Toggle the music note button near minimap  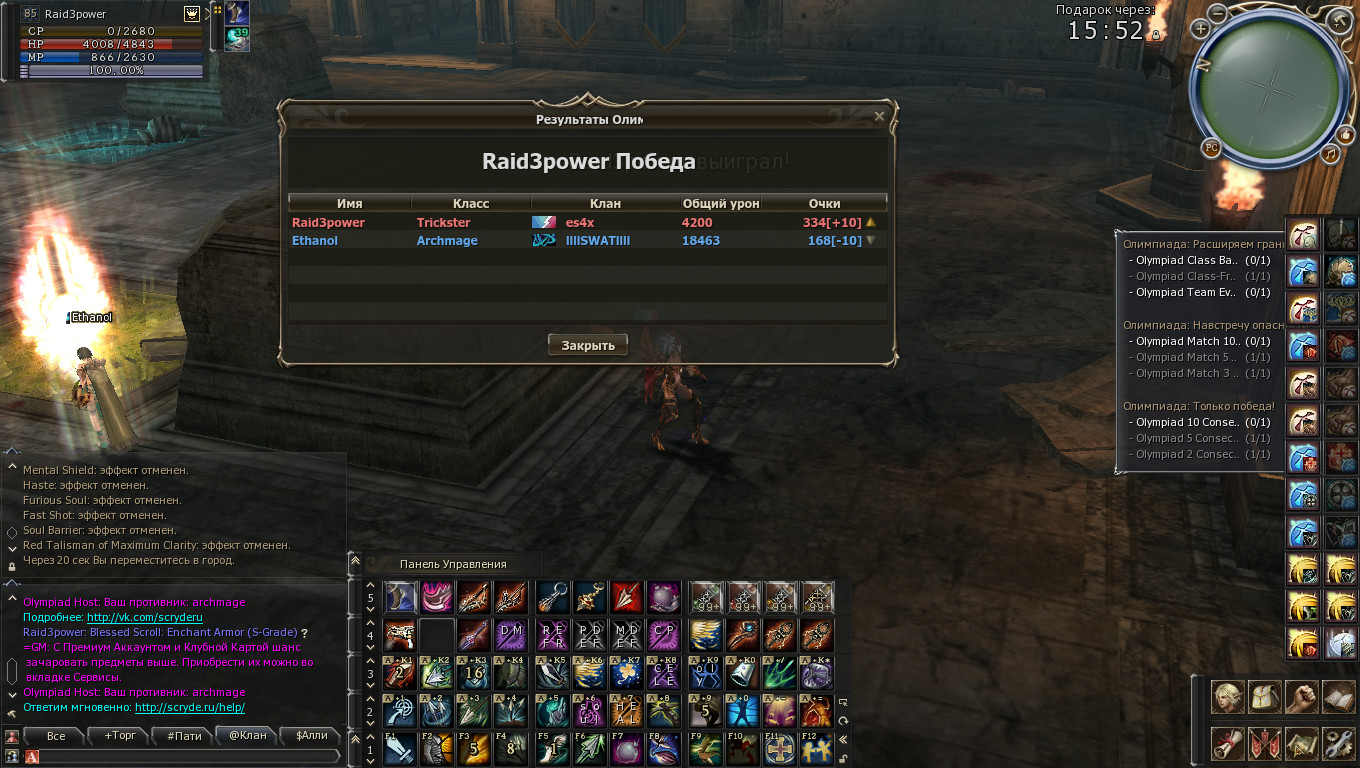[x=1330, y=154]
